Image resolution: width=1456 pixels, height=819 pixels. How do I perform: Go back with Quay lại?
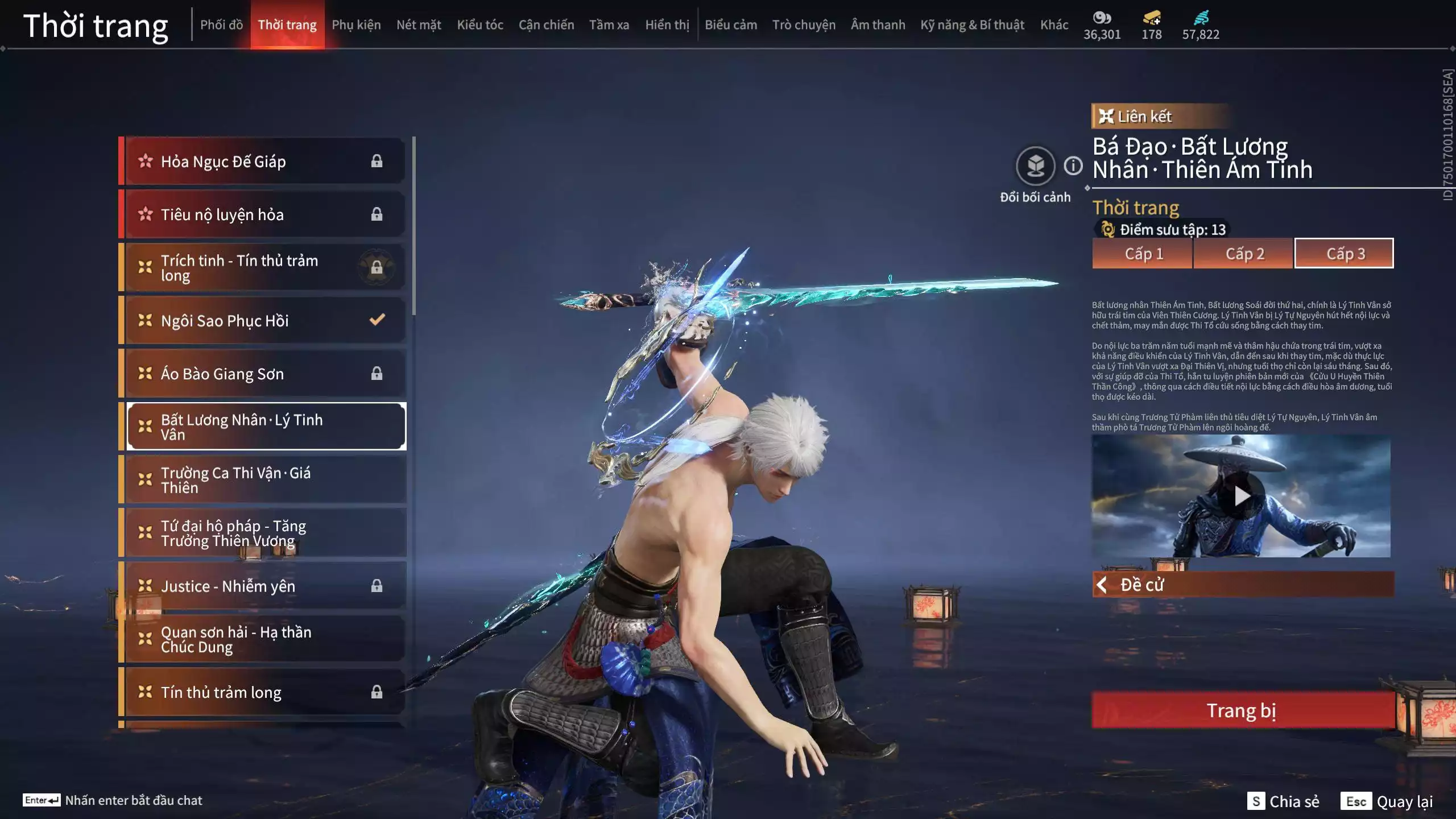click(x=1387, y=801)
